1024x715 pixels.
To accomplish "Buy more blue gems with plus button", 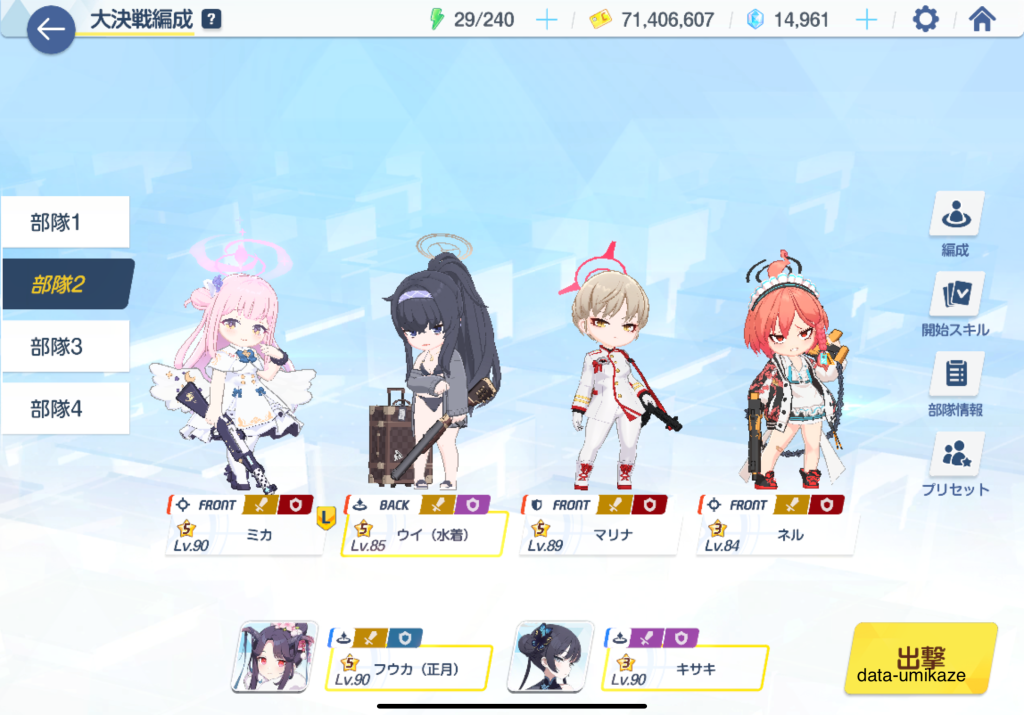I will coord(866,20).
